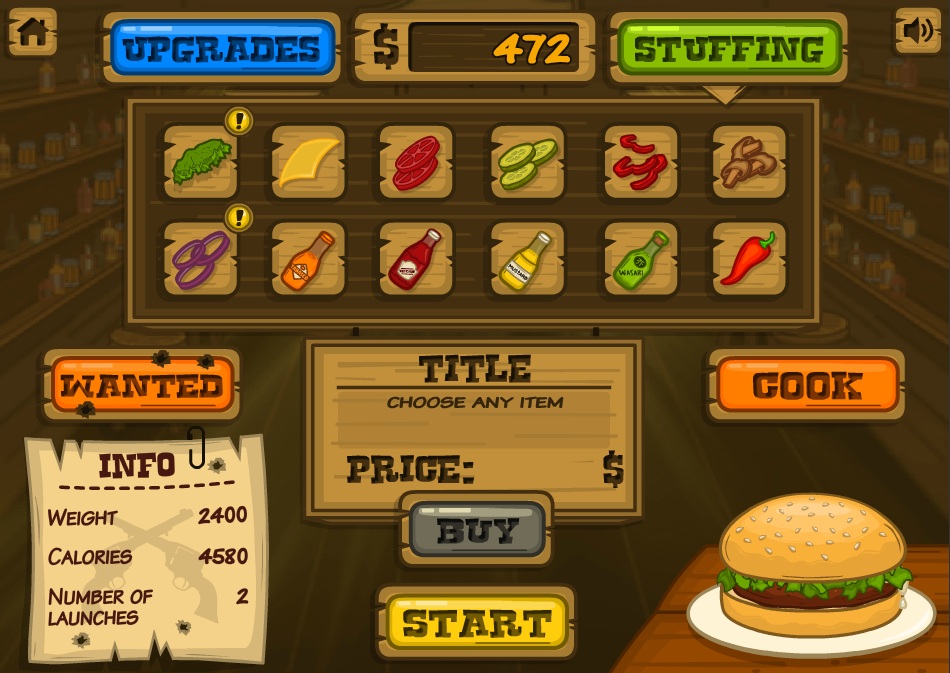Select the lettuce stuffing item

[x=201, y=161]
